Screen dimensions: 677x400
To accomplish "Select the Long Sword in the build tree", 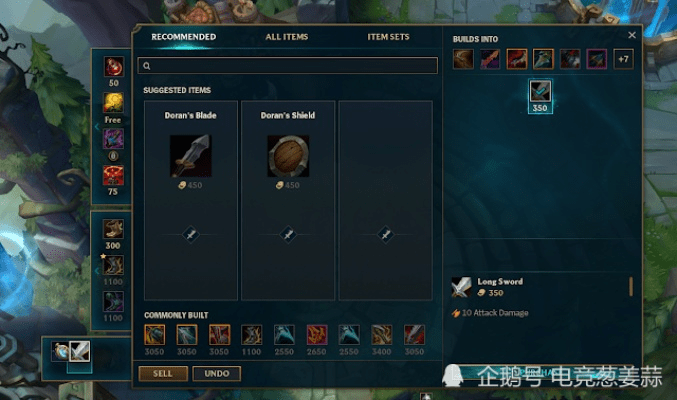I will pos(541,92).
